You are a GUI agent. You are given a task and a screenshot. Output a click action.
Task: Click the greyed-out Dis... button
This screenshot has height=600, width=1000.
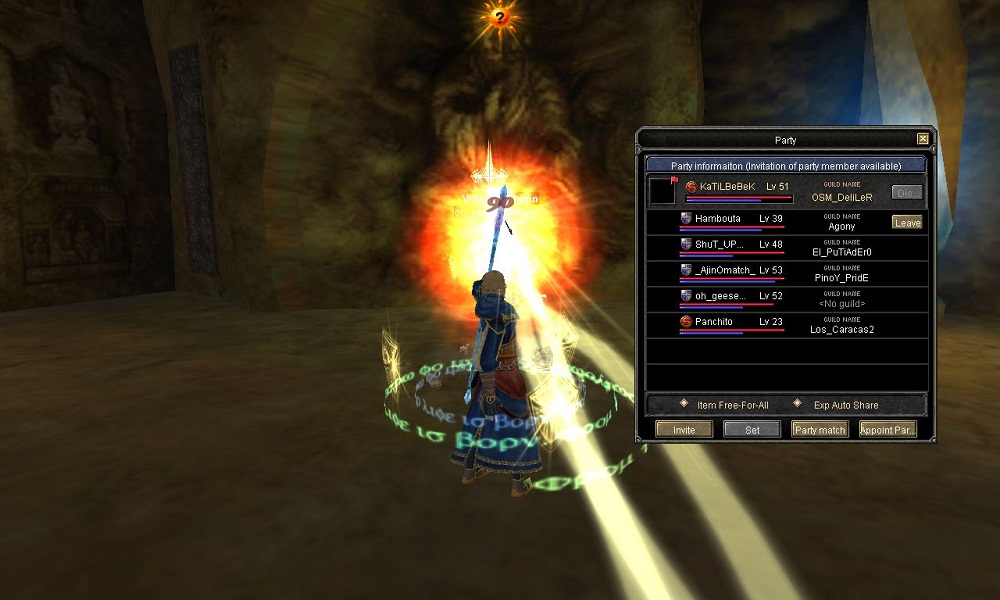[x=906, y=192]
